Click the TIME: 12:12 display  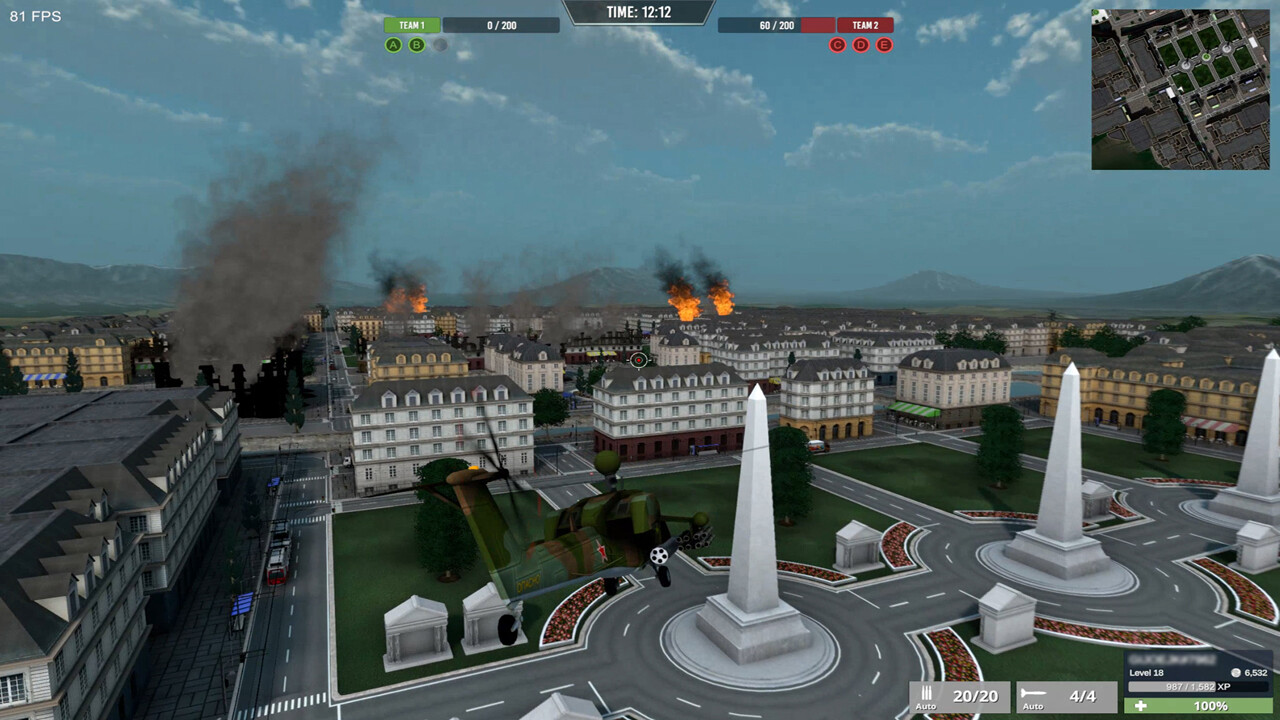click(637, 13)
